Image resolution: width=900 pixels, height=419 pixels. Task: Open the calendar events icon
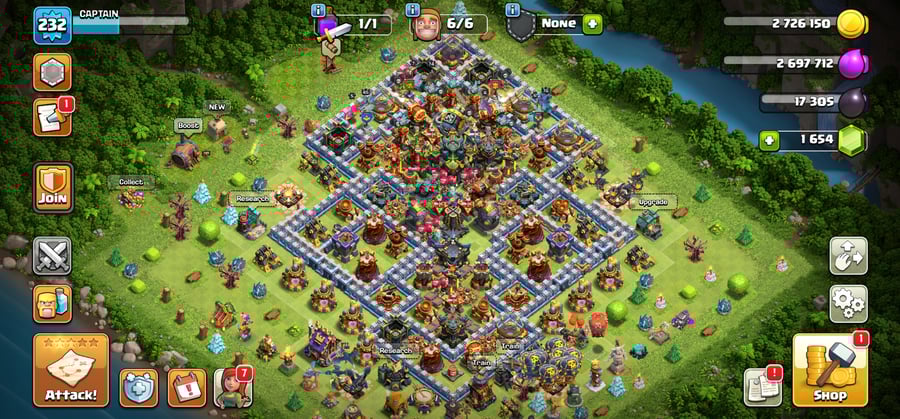(187, 388)
